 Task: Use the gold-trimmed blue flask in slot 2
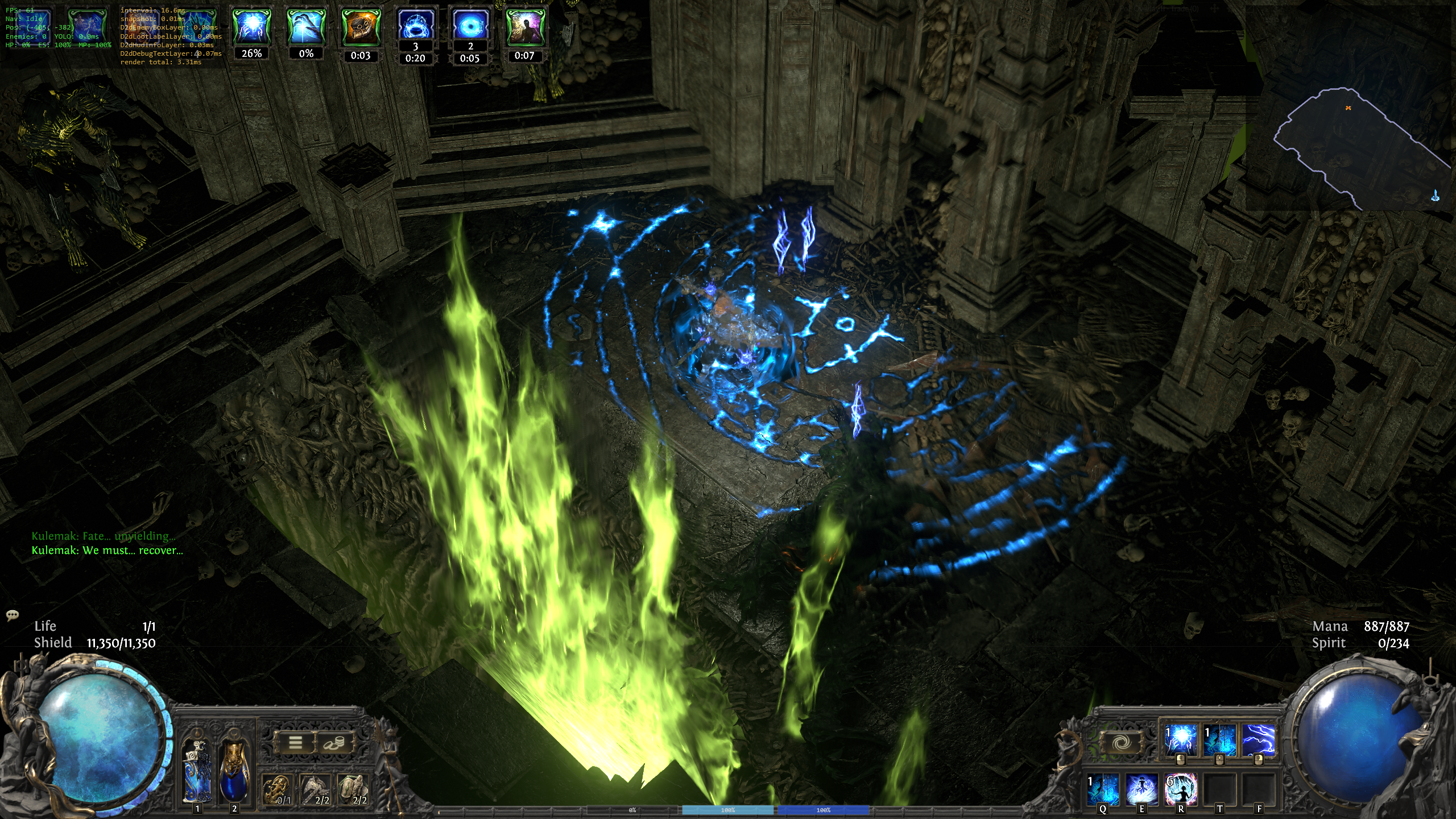[x=234, y=772]
